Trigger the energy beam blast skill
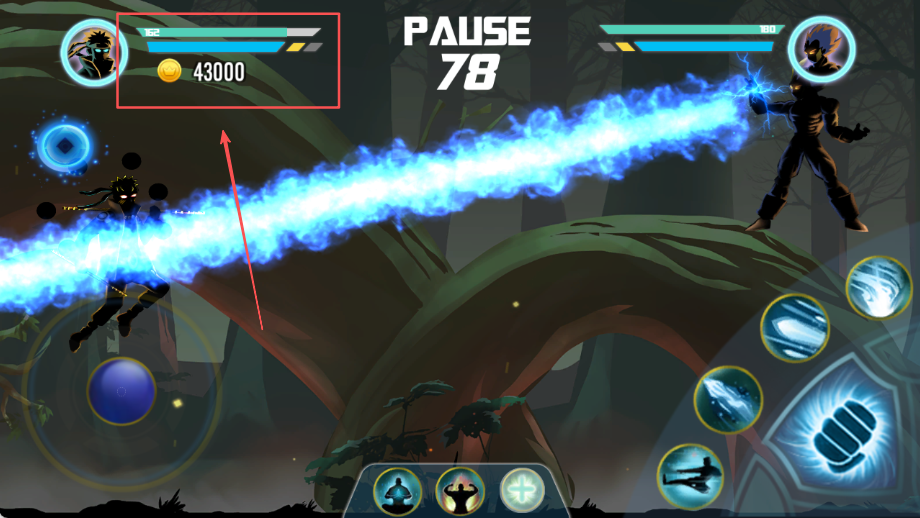Viewport: 920px width, 518px height. click(794, 328)
